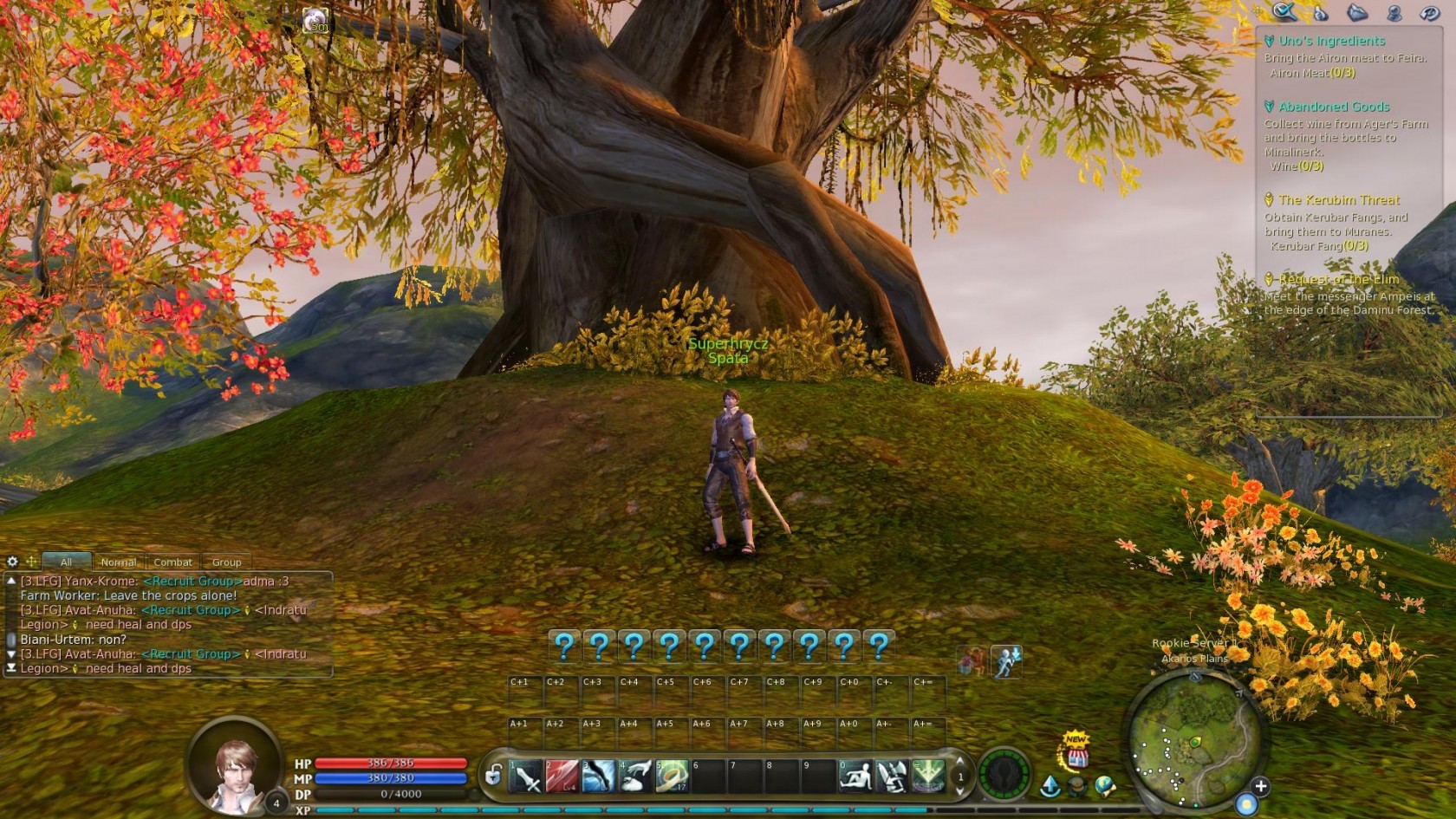Switch hotbar page with the up arrow
This screenshot has width=1456, height=819.
(959, 762)
